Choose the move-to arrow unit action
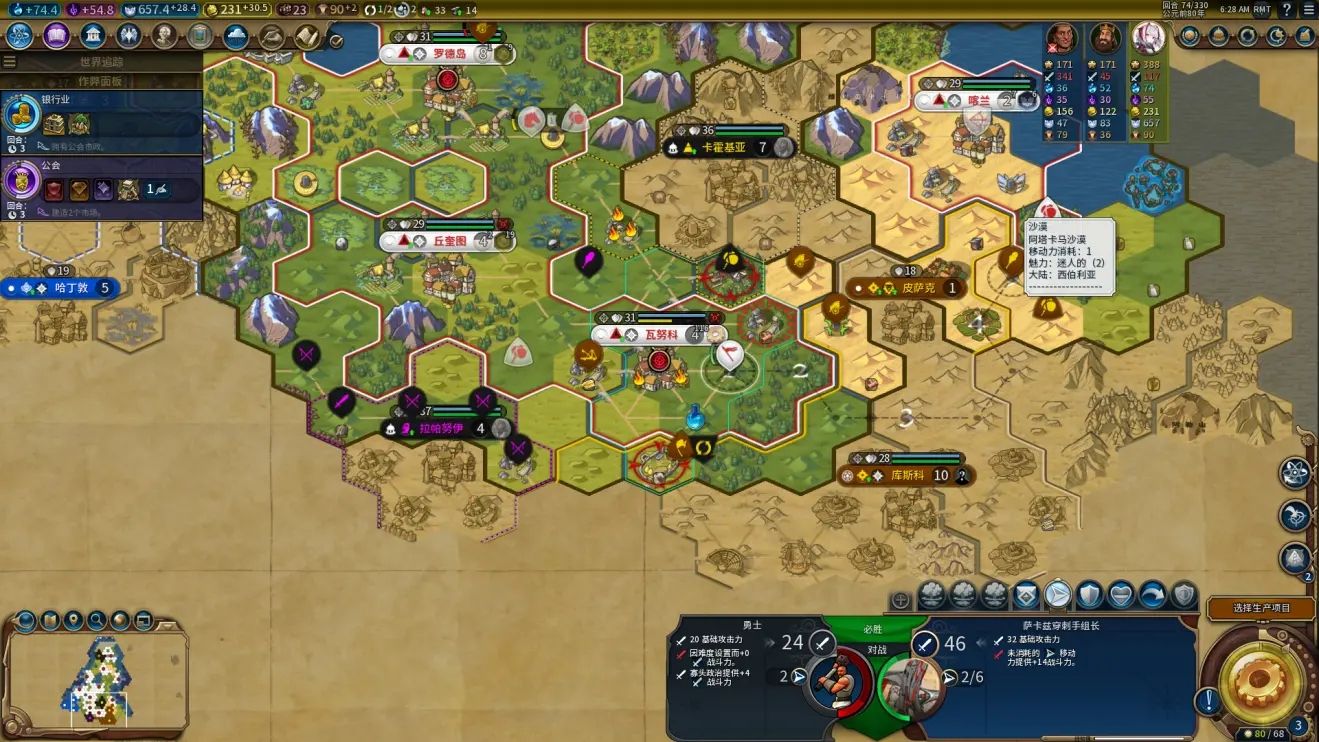This screenshot has width=1319, height=742. click(1058, 596)
